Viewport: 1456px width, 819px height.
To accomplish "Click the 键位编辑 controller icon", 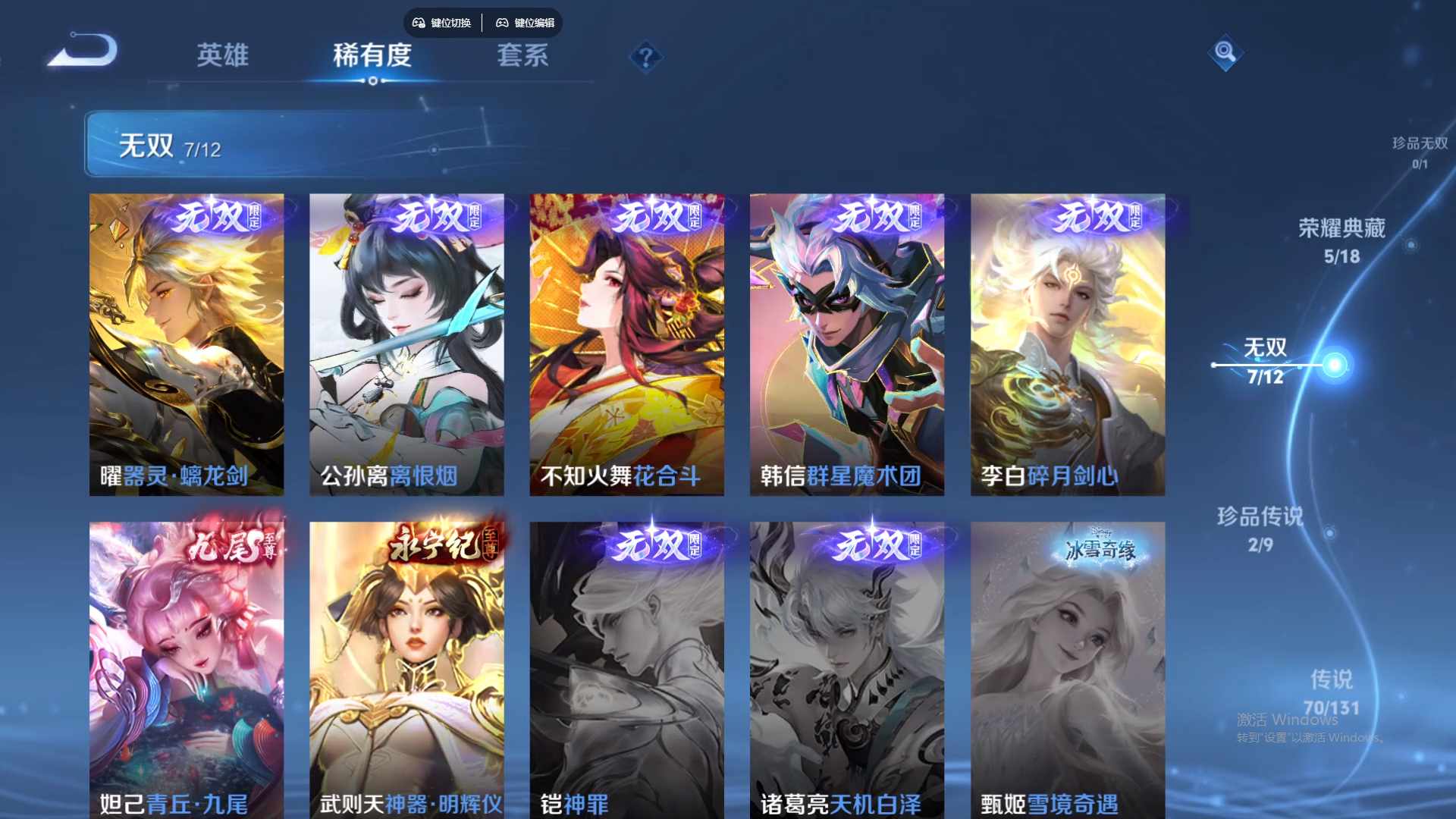I will pos(502,23).
